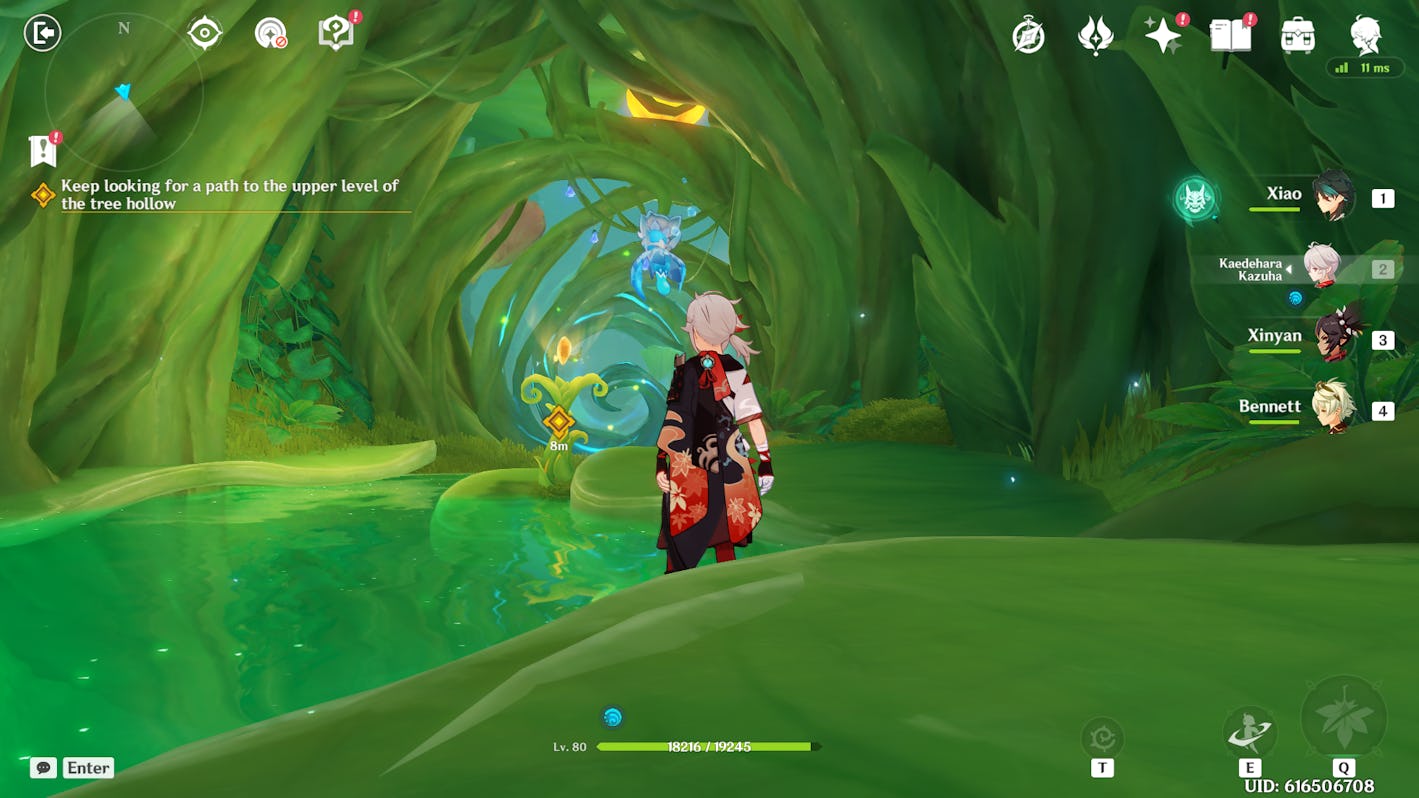This screenshot has width=1419, height=798.
Task: Unleash the maple leaf elemental burst
Action: point(1343,717)
